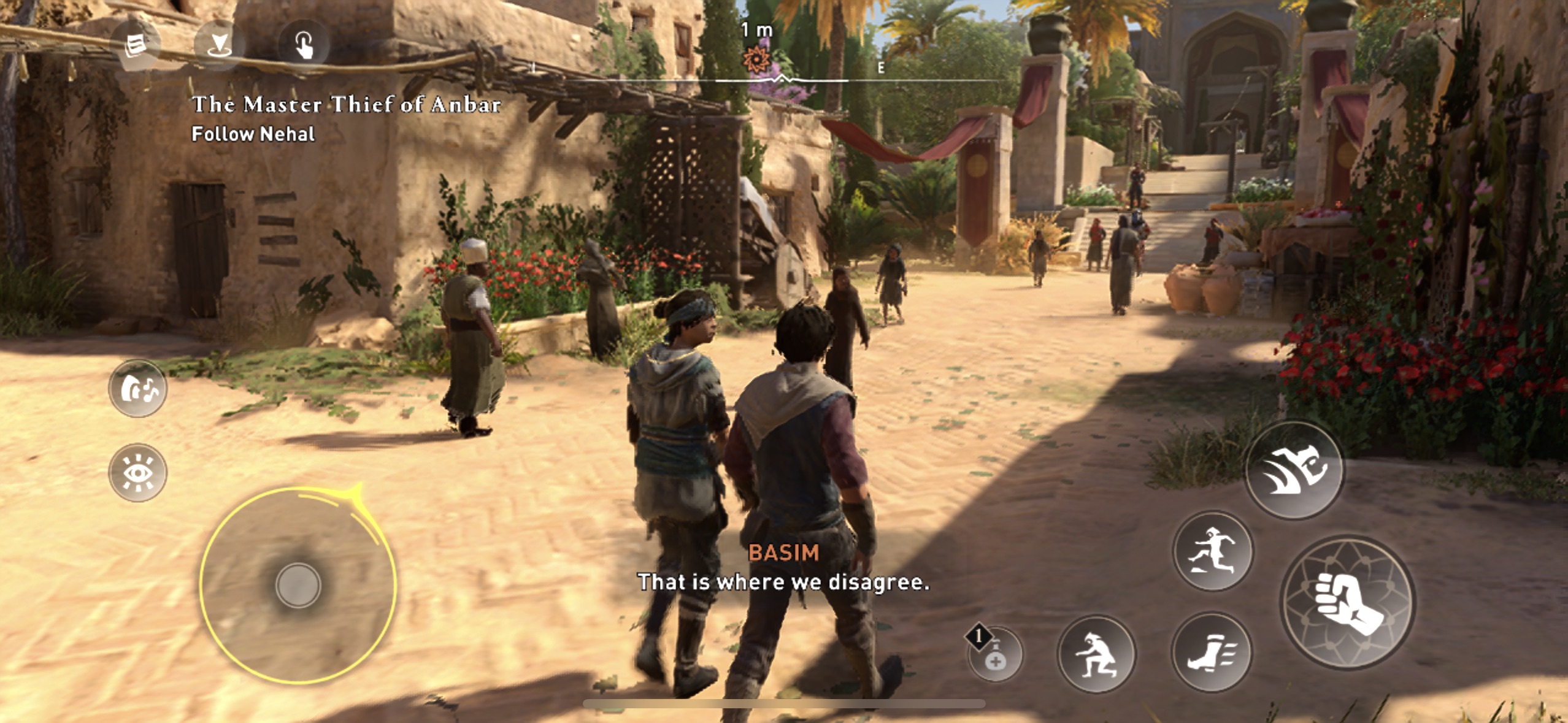
Task: Use the whistle button
Action: point(137,389)
